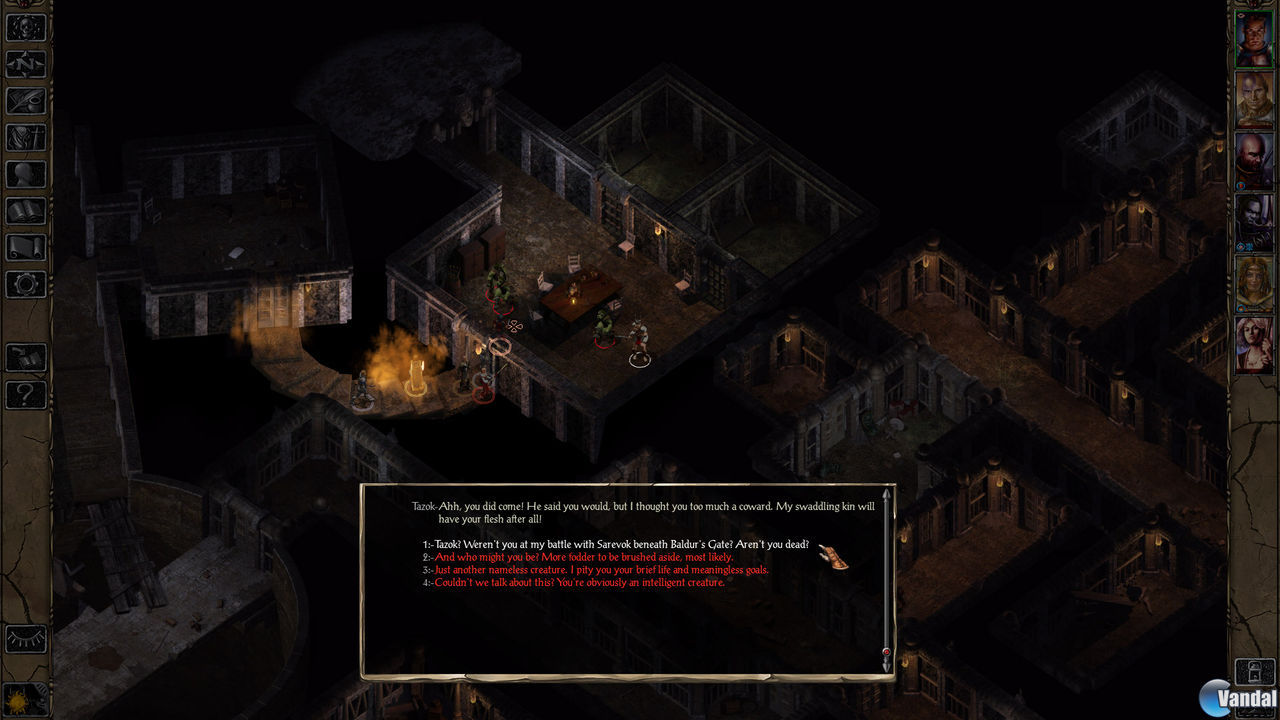The height and width of the screenshot is (720, 1280).
Task: Click the dialogue box scrollbar
Action: [x=886, y=580]
